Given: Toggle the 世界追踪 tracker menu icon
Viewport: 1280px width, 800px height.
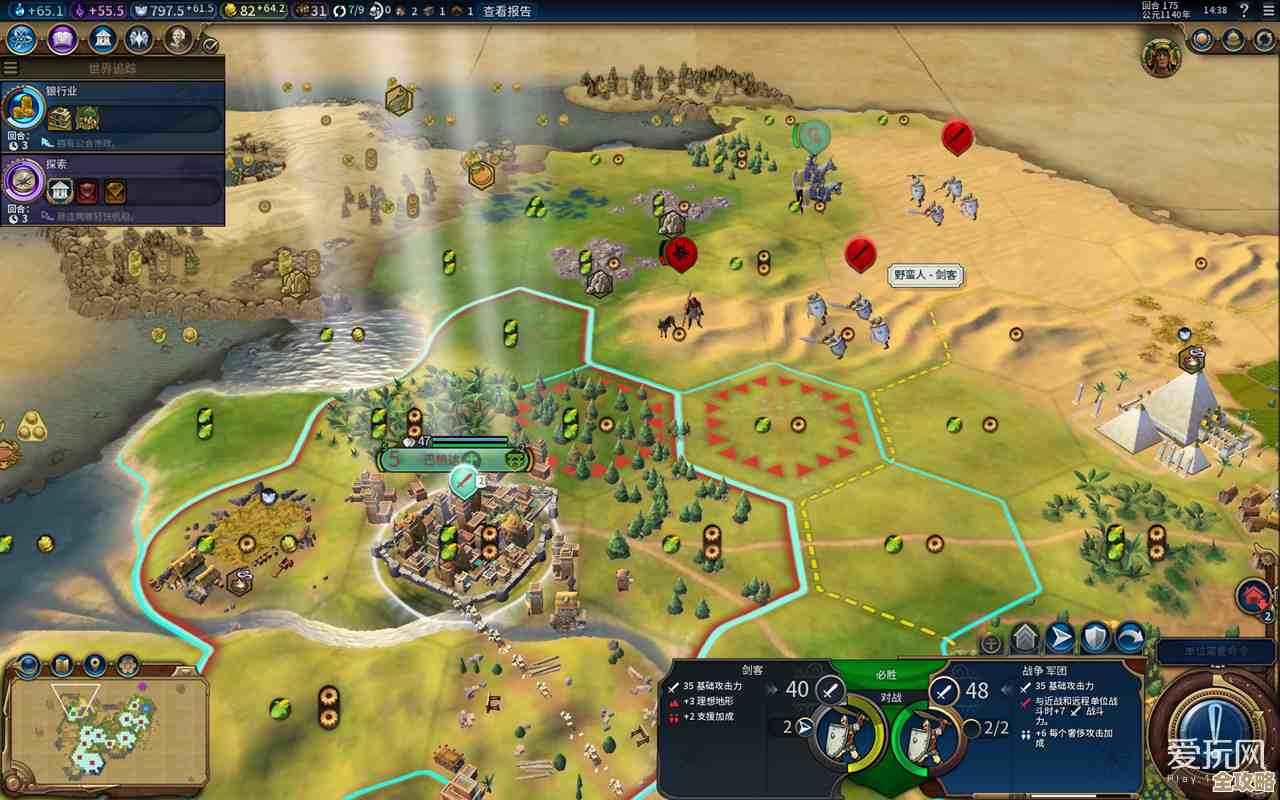Looking at the screenshot, I should pyautogui.click(x=11, y=69).
